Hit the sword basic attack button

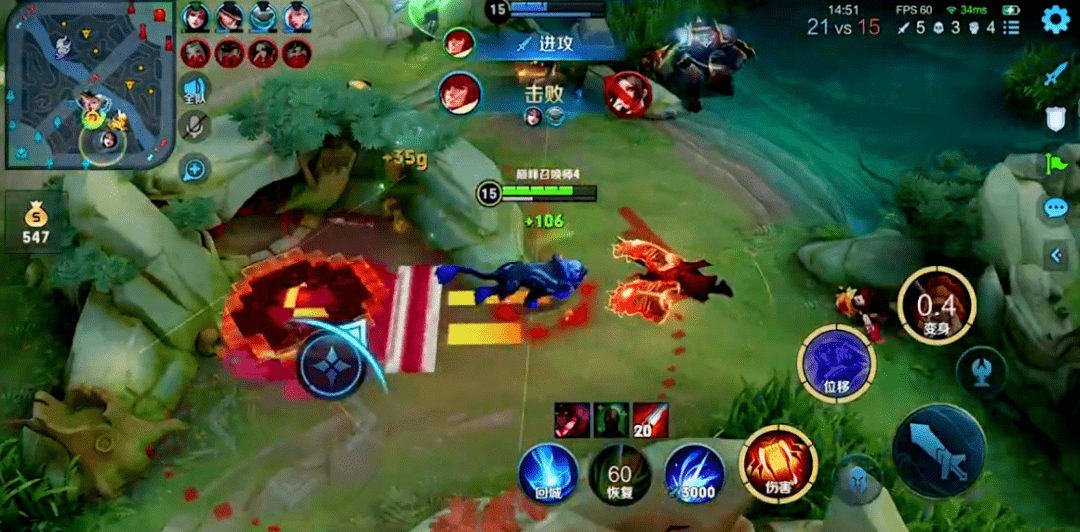click(938, 451)
